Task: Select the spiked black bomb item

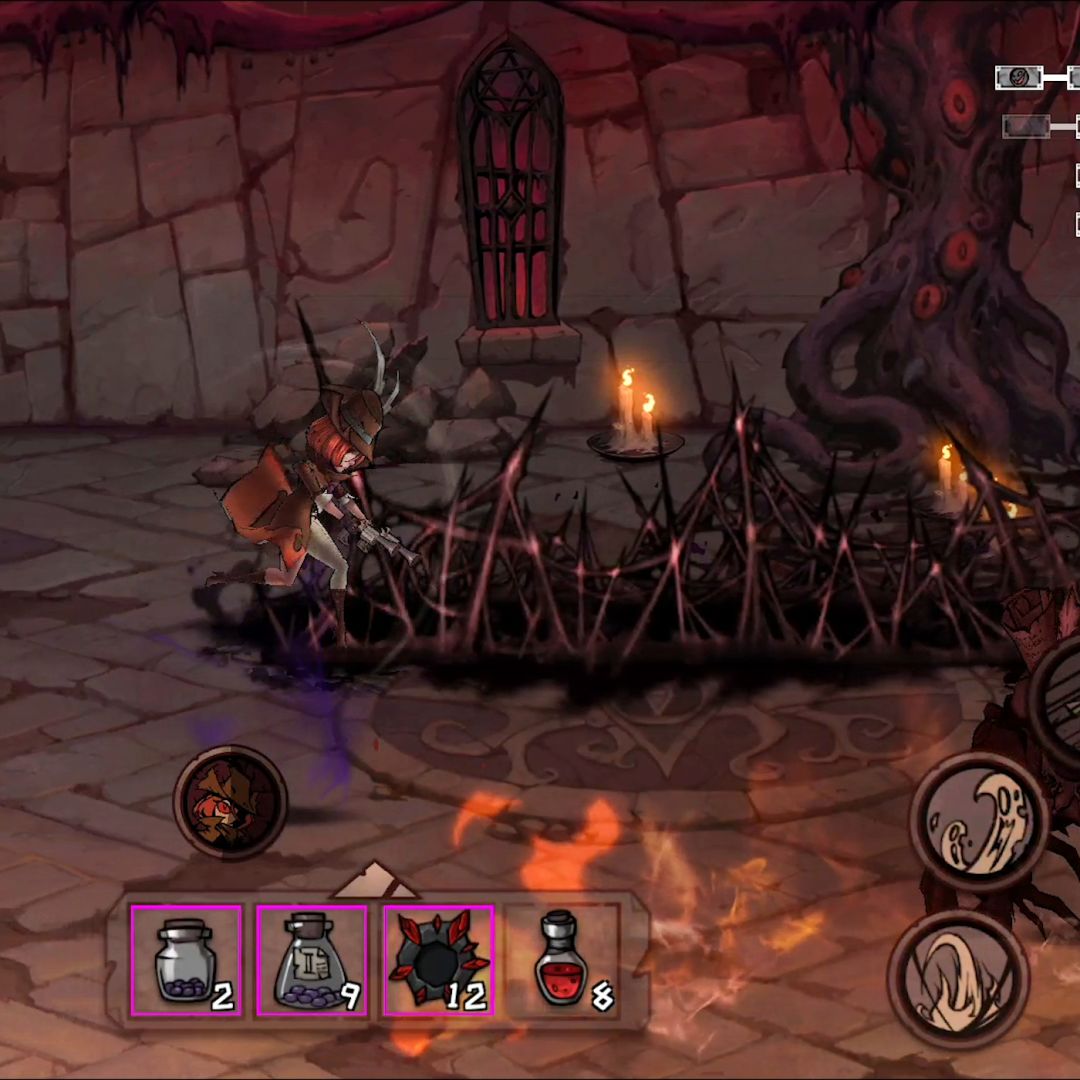Action: tap(438, 960)
